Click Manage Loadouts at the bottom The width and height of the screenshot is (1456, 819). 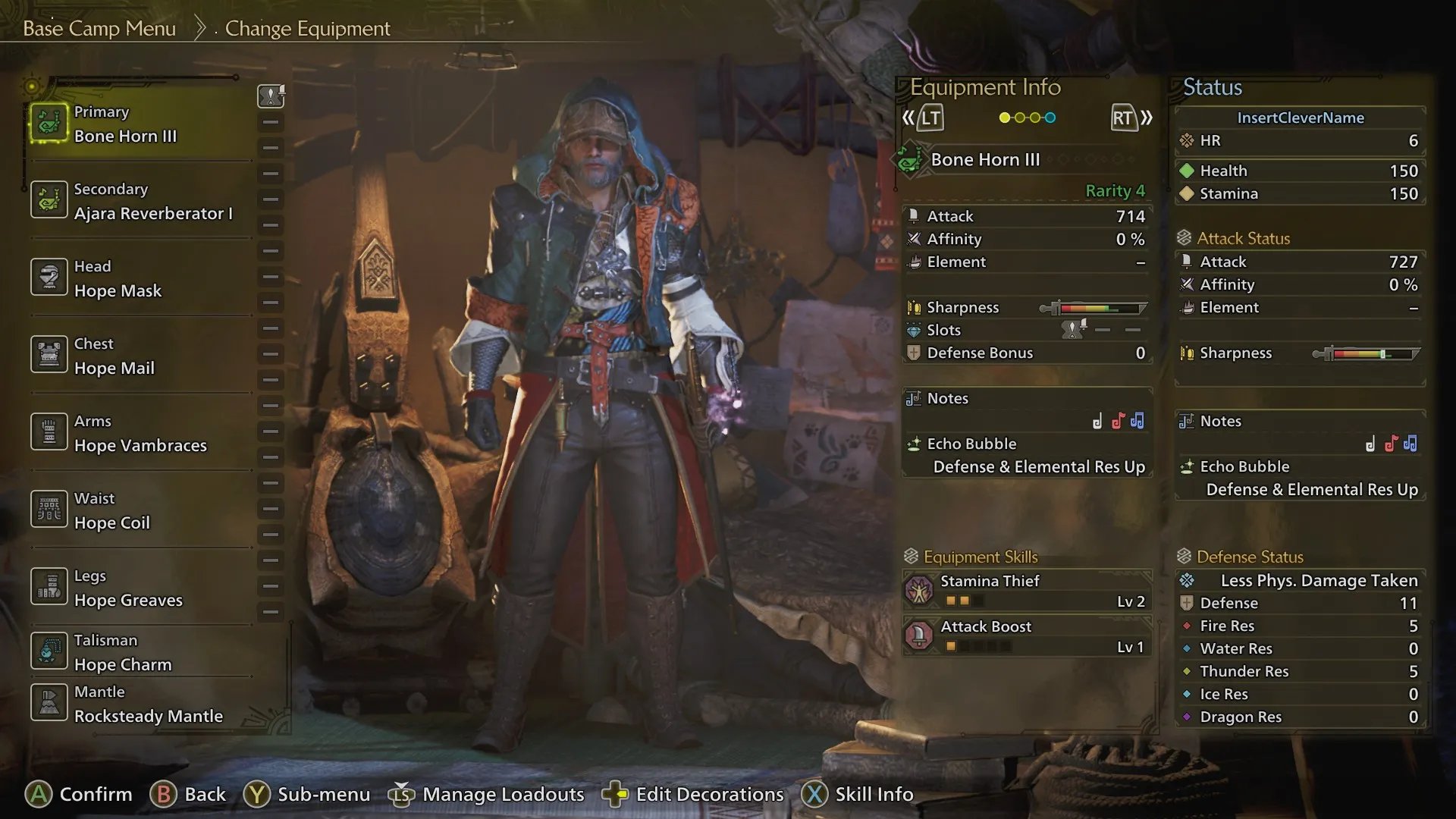click(487, 794)
